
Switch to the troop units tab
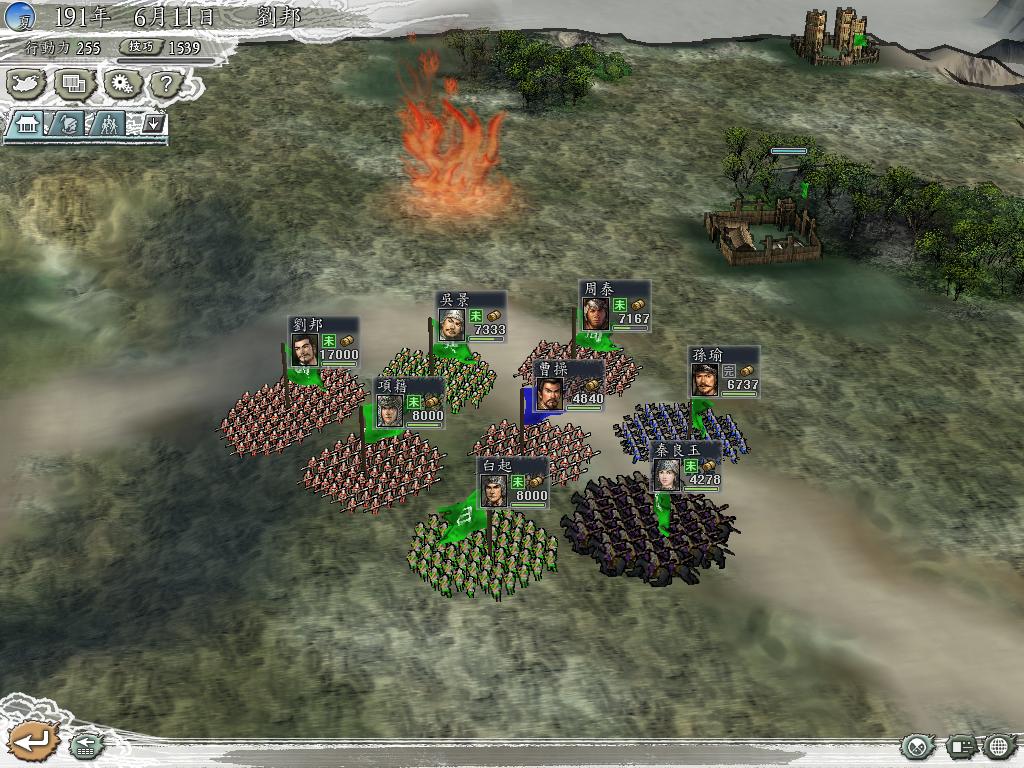108,124
